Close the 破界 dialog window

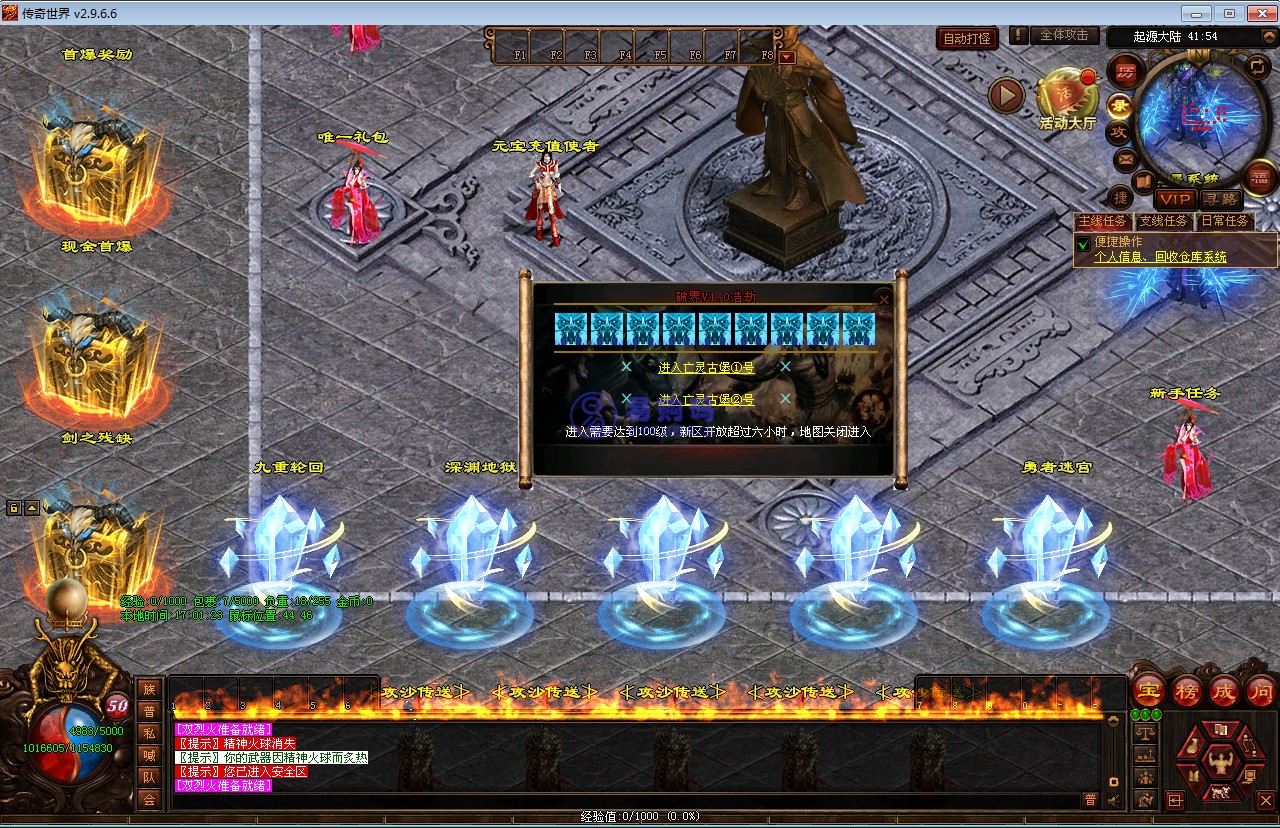(883, 298)
